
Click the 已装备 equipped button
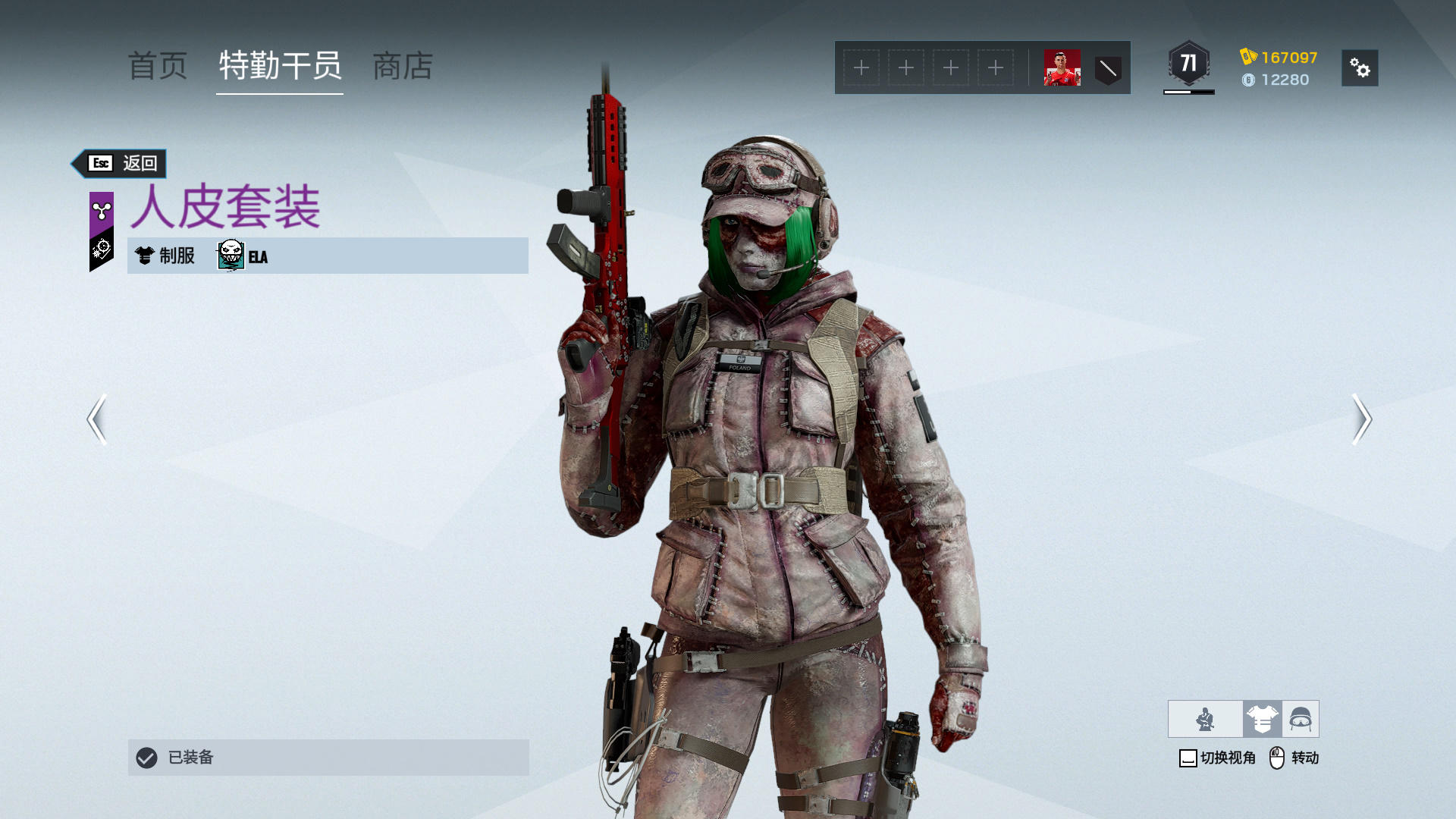[x=328, y=757]
